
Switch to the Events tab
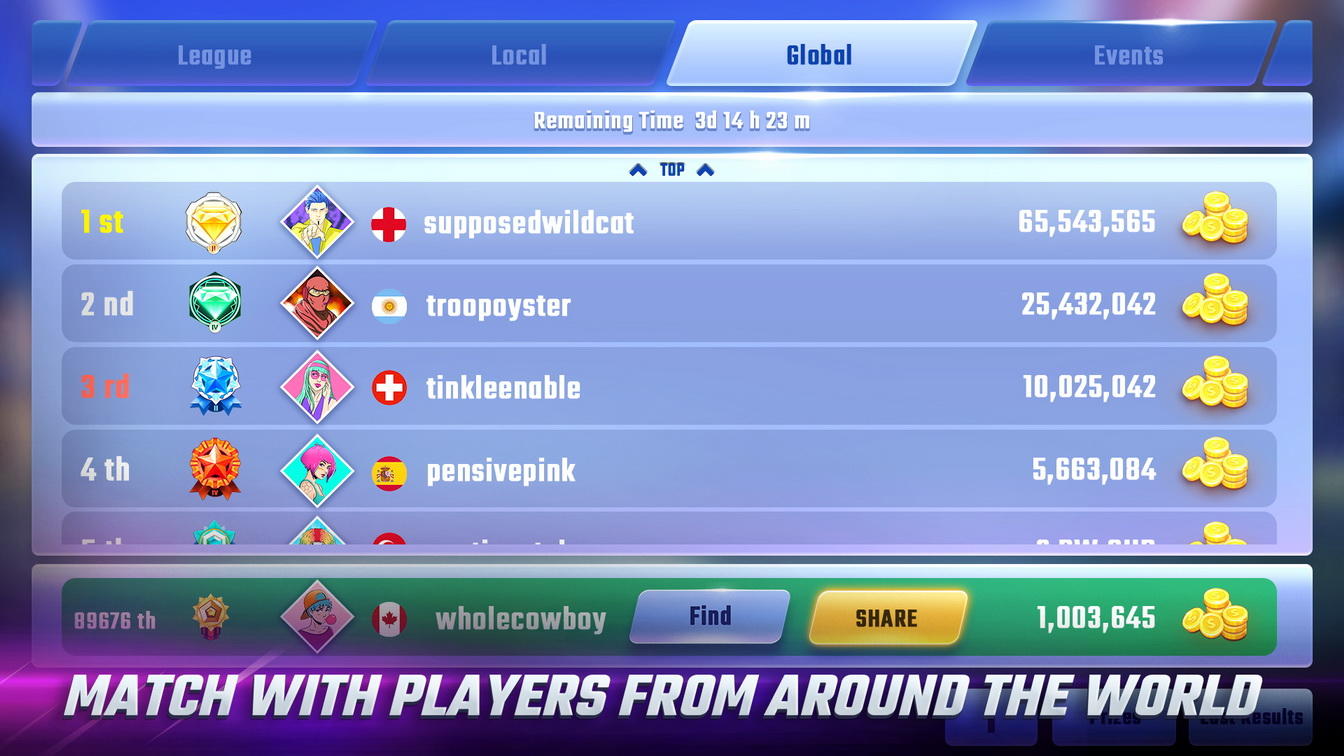pyautogui.click(x=1128, y=55)
